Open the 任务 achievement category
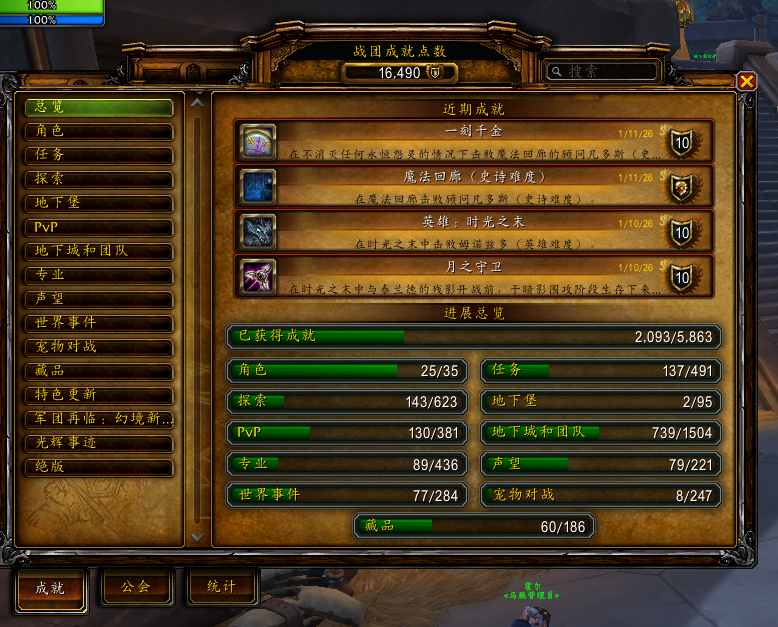 99,155
